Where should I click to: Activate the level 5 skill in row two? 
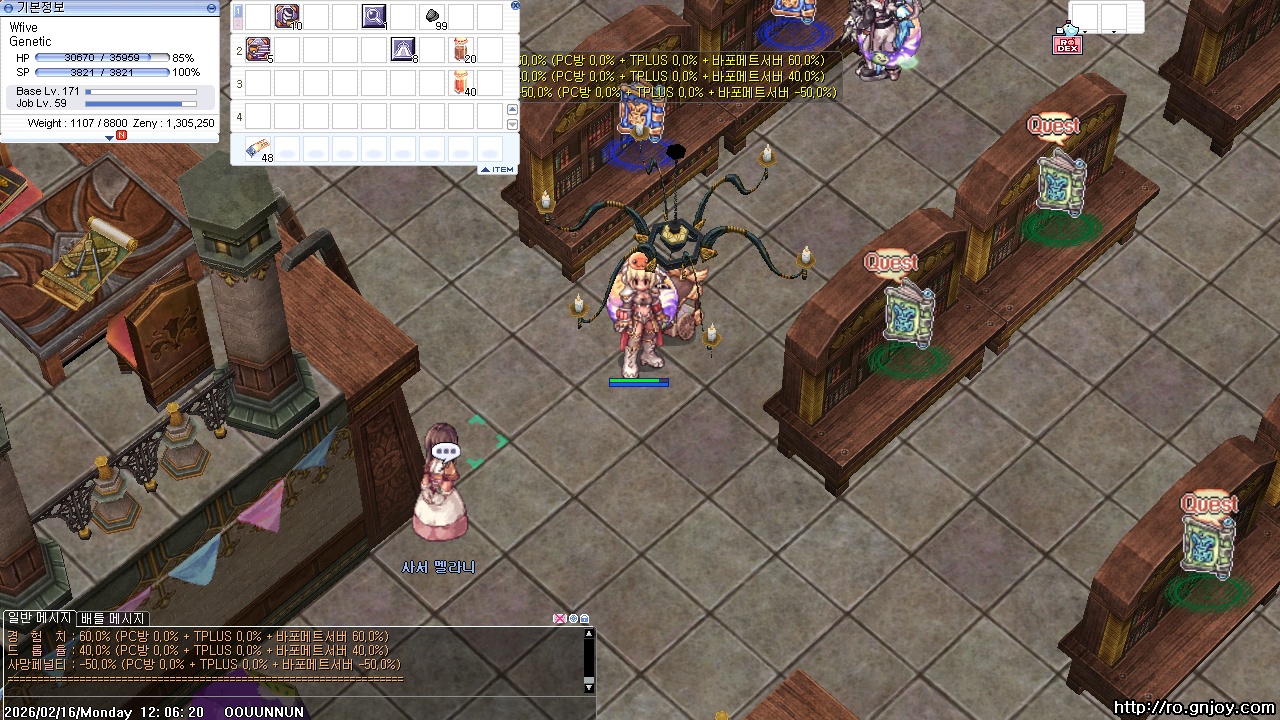(258, 49)
